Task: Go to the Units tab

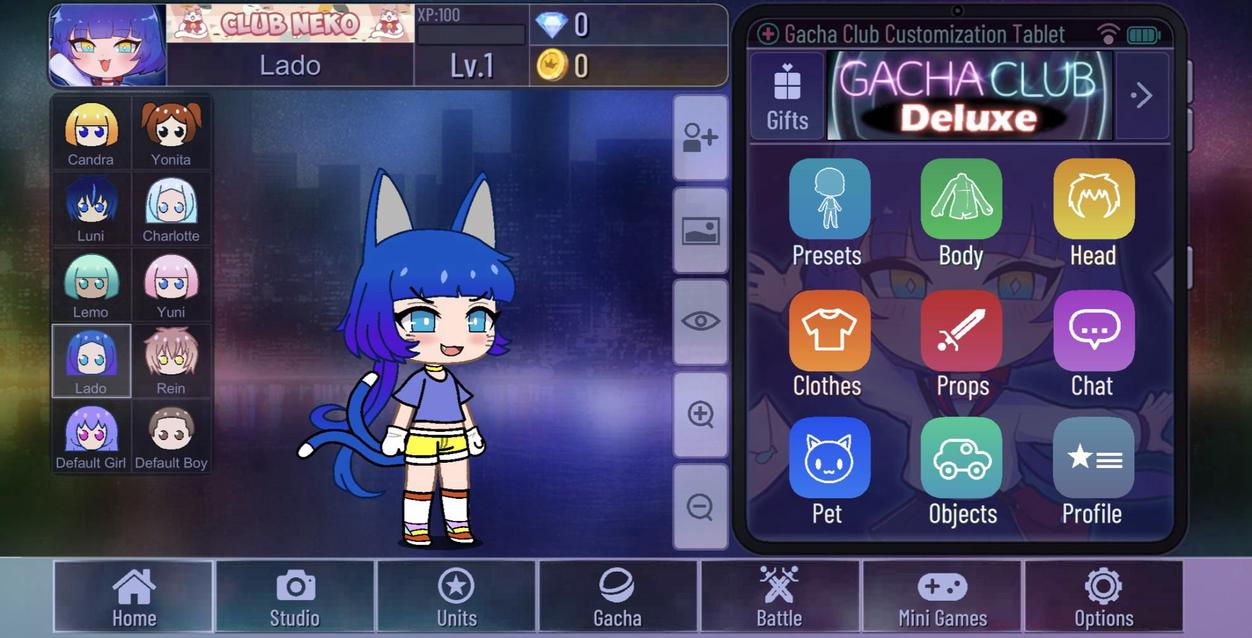Action: pos(456,597)
